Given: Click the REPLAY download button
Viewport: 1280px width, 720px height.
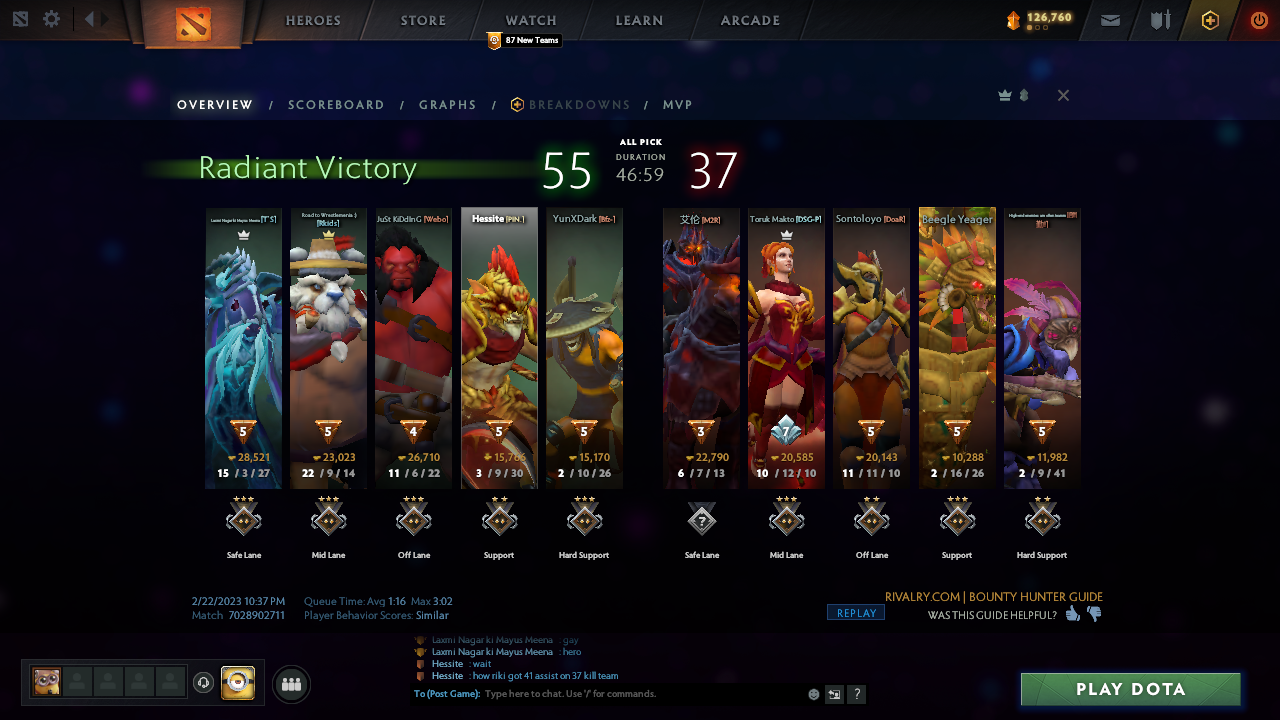Looking at the screenshot, I should point(855,611).
